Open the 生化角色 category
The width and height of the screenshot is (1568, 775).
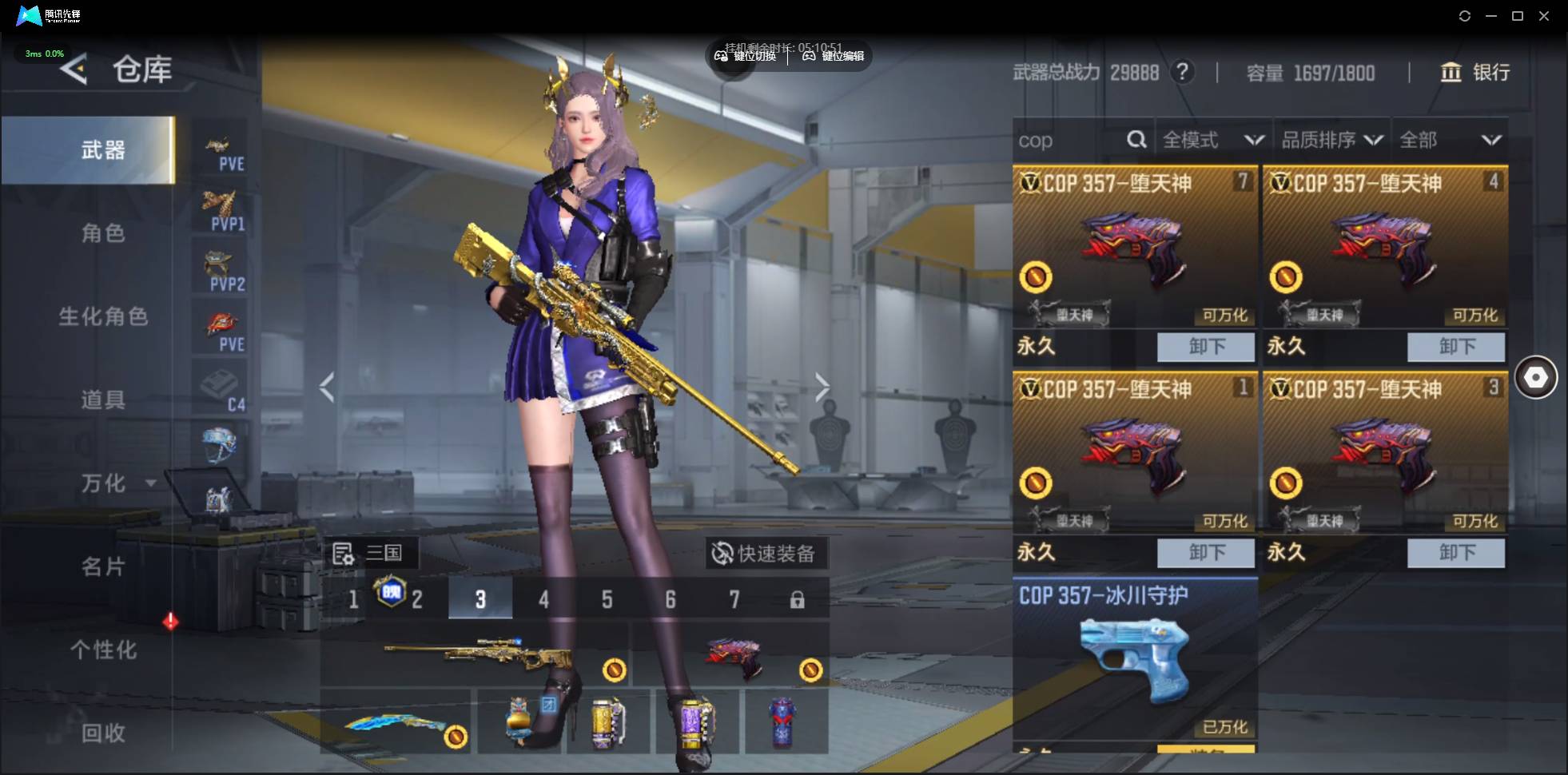103,316
